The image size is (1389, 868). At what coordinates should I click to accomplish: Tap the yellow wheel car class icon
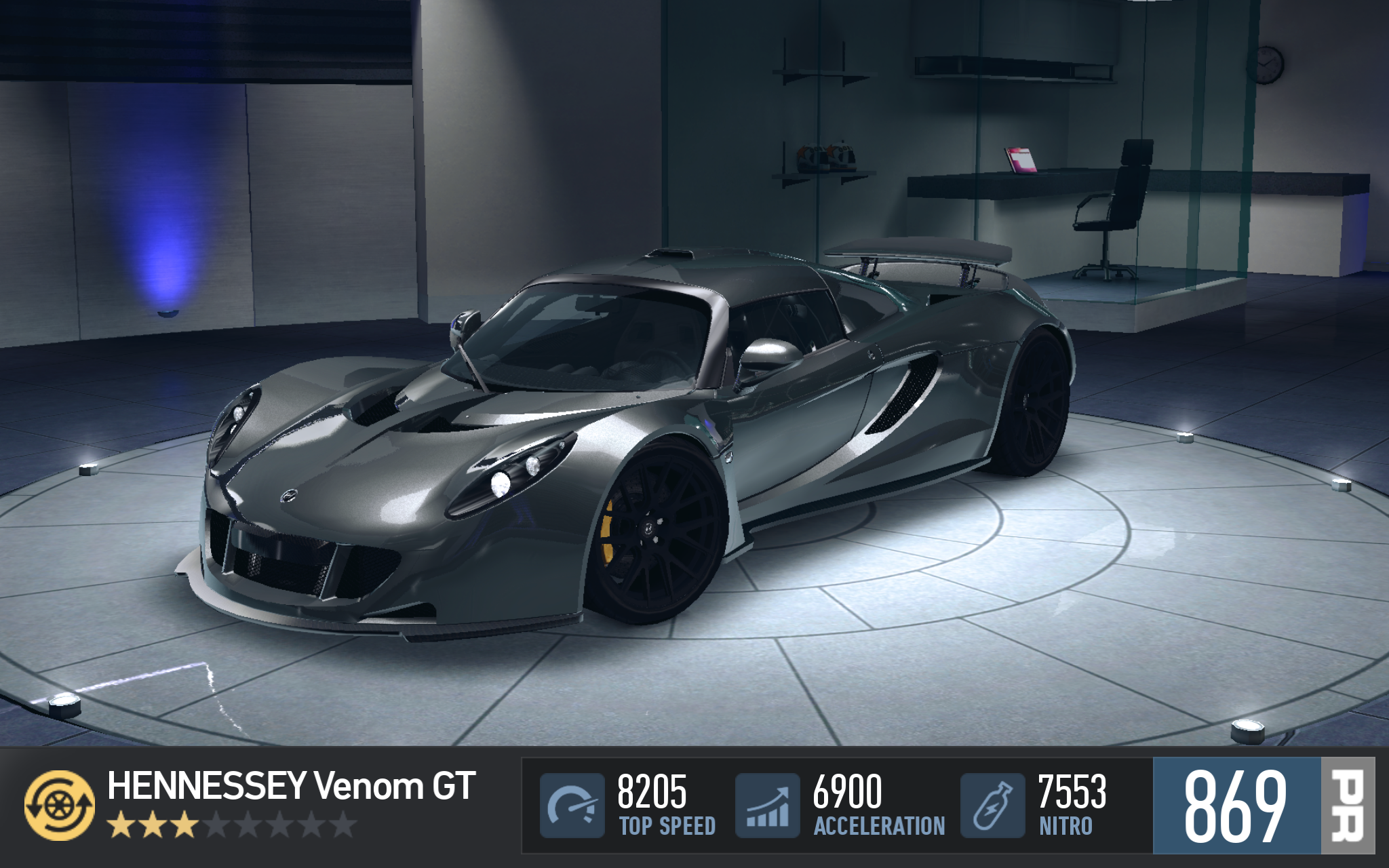click(x=59, y=805)
